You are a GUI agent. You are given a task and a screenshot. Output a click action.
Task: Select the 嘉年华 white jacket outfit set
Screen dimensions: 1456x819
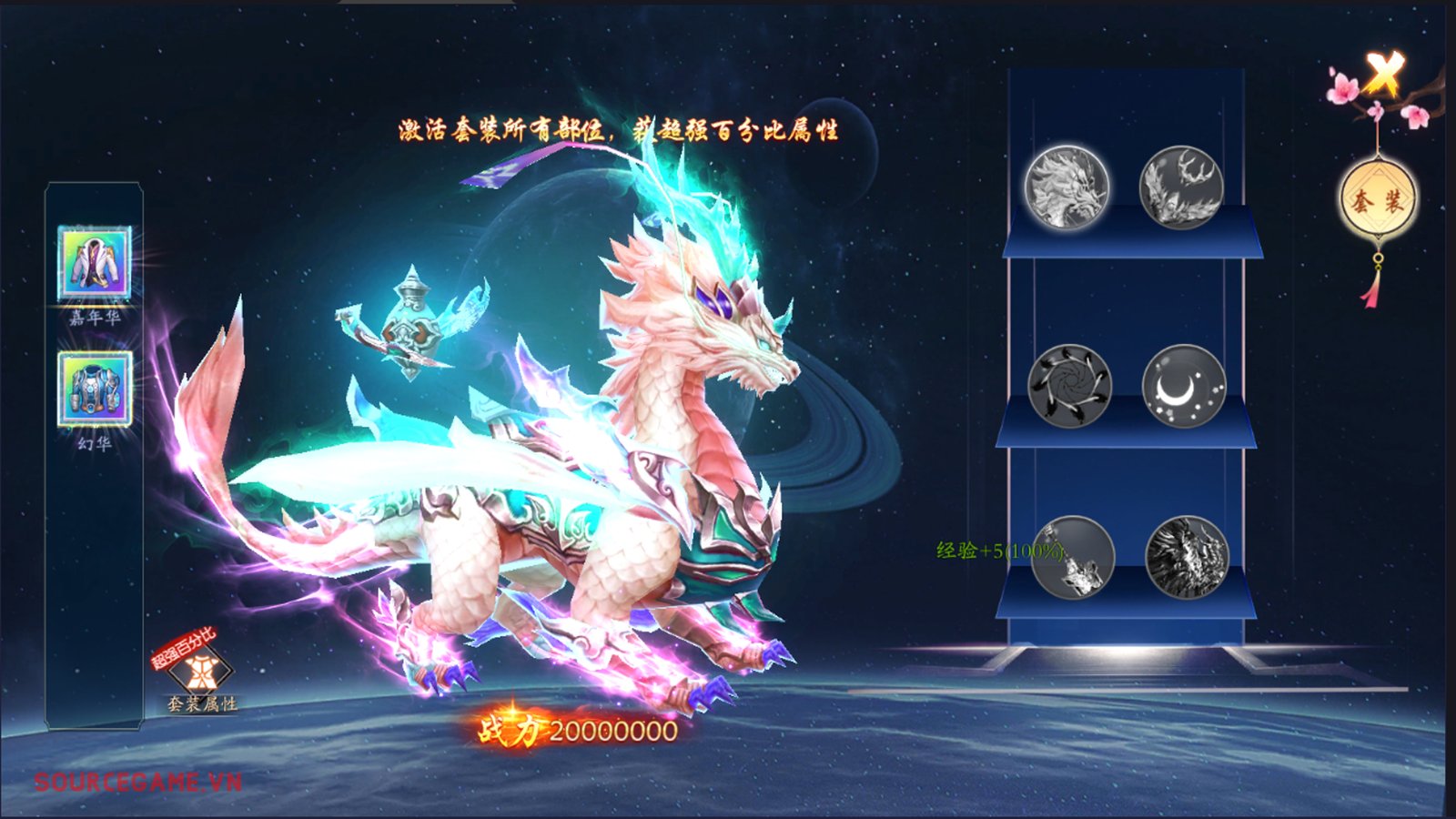[x=95, y=263]
